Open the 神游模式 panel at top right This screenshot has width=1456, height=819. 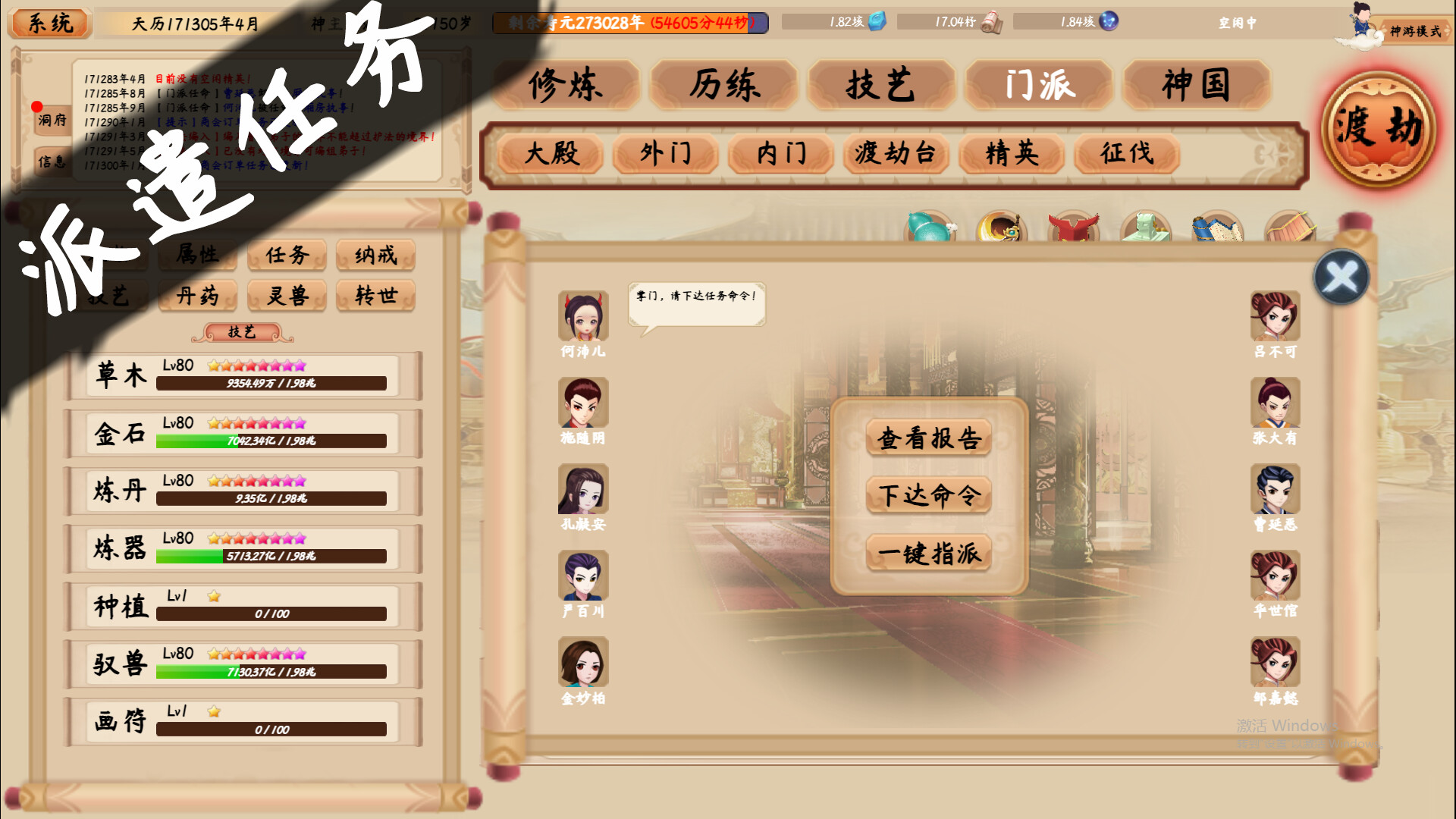tap(1415, 31)
